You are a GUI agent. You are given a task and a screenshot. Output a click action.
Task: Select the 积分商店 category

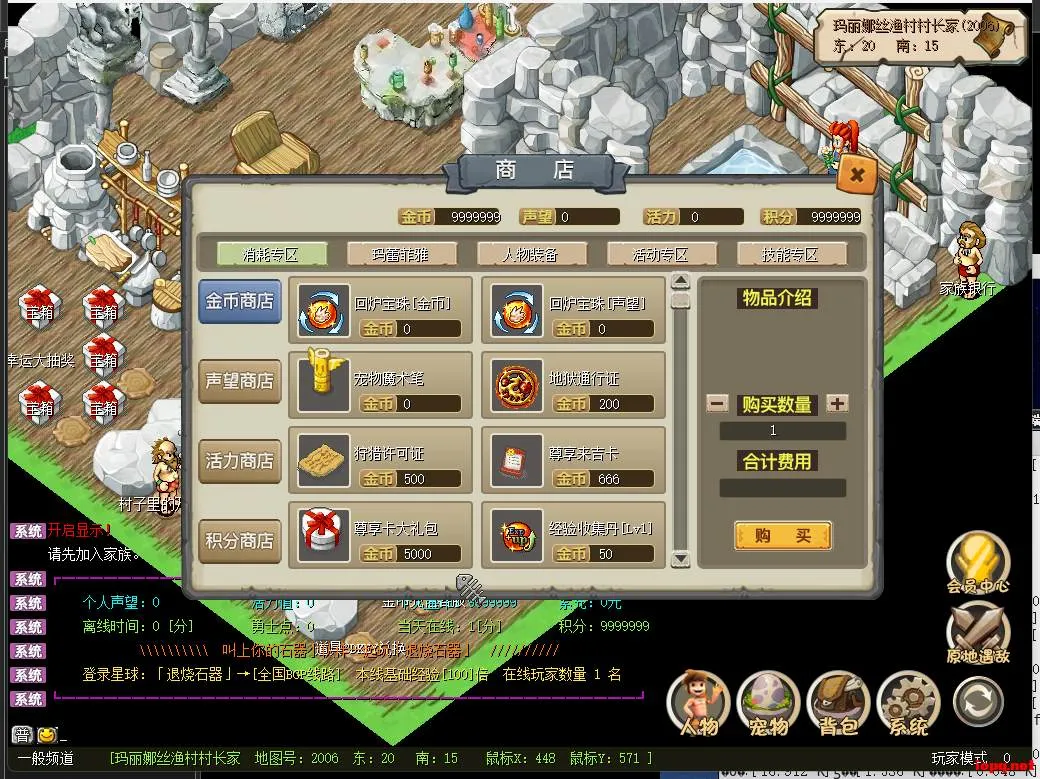[x=239, y=541]
